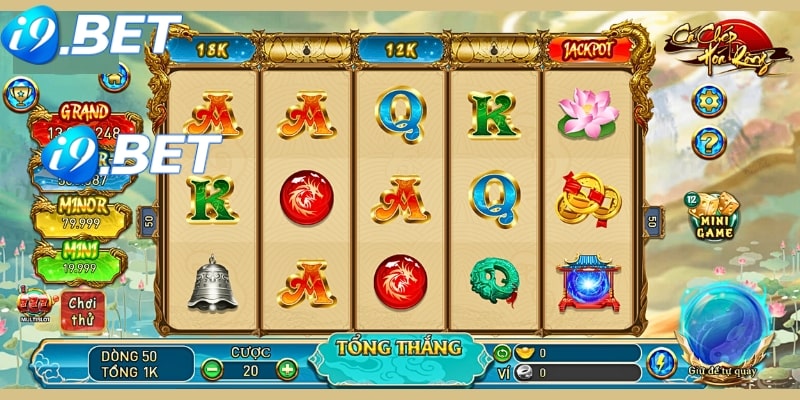800x400 pixels.
Task: Open the question mark help button
Action: pyautogui.click(x=707, y=142)
